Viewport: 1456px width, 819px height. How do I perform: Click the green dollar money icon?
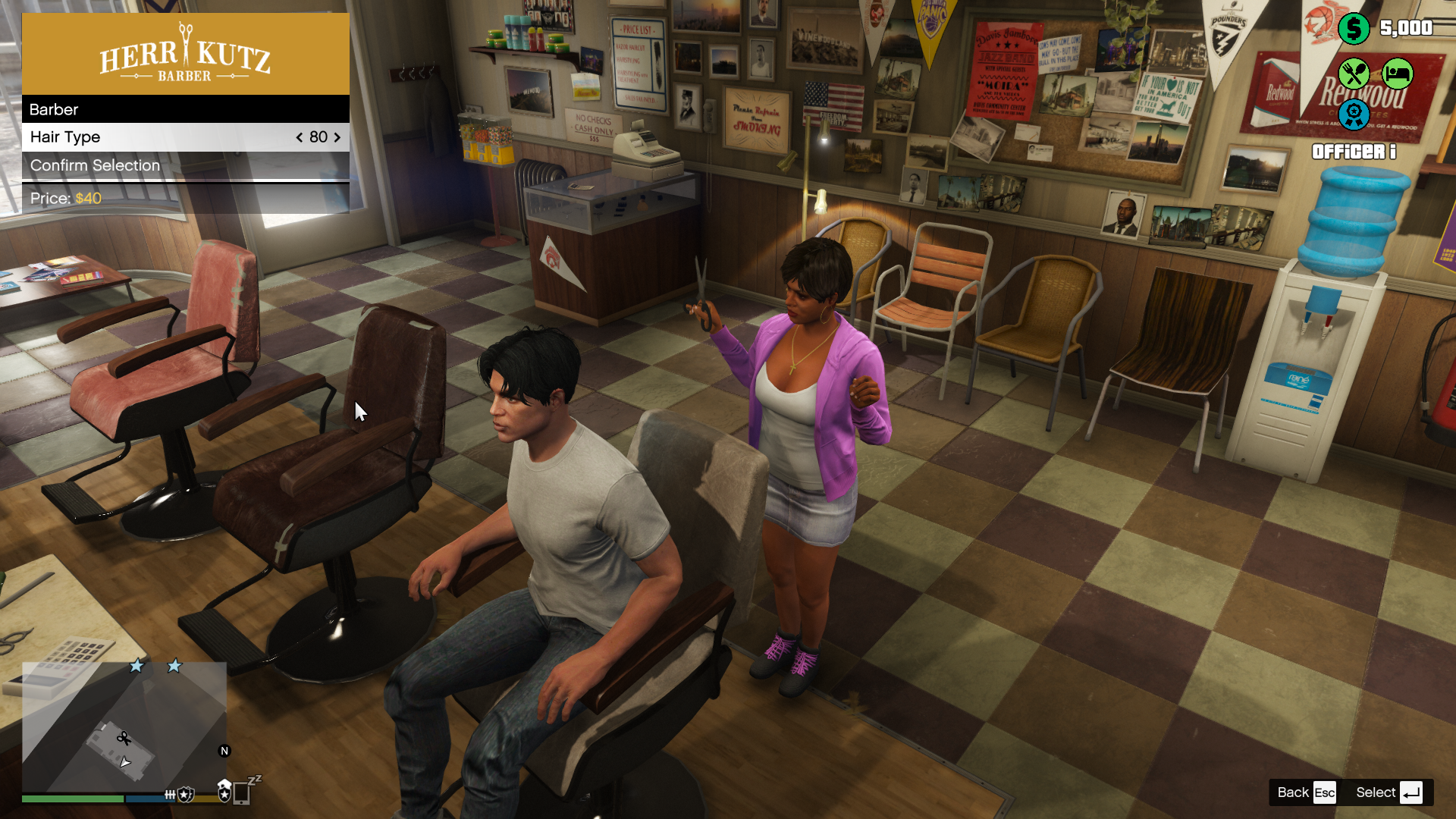1353,29
